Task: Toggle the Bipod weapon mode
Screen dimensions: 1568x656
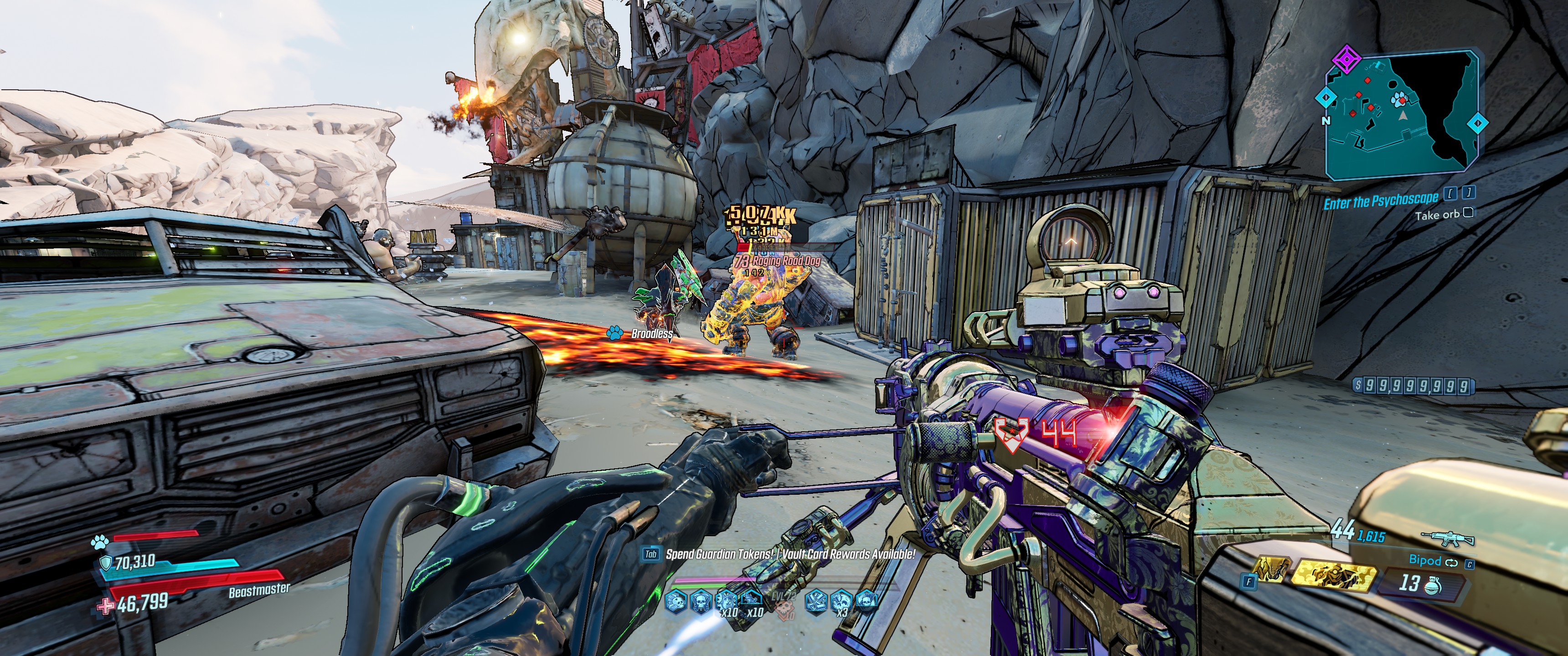Action: (1433, 560)
